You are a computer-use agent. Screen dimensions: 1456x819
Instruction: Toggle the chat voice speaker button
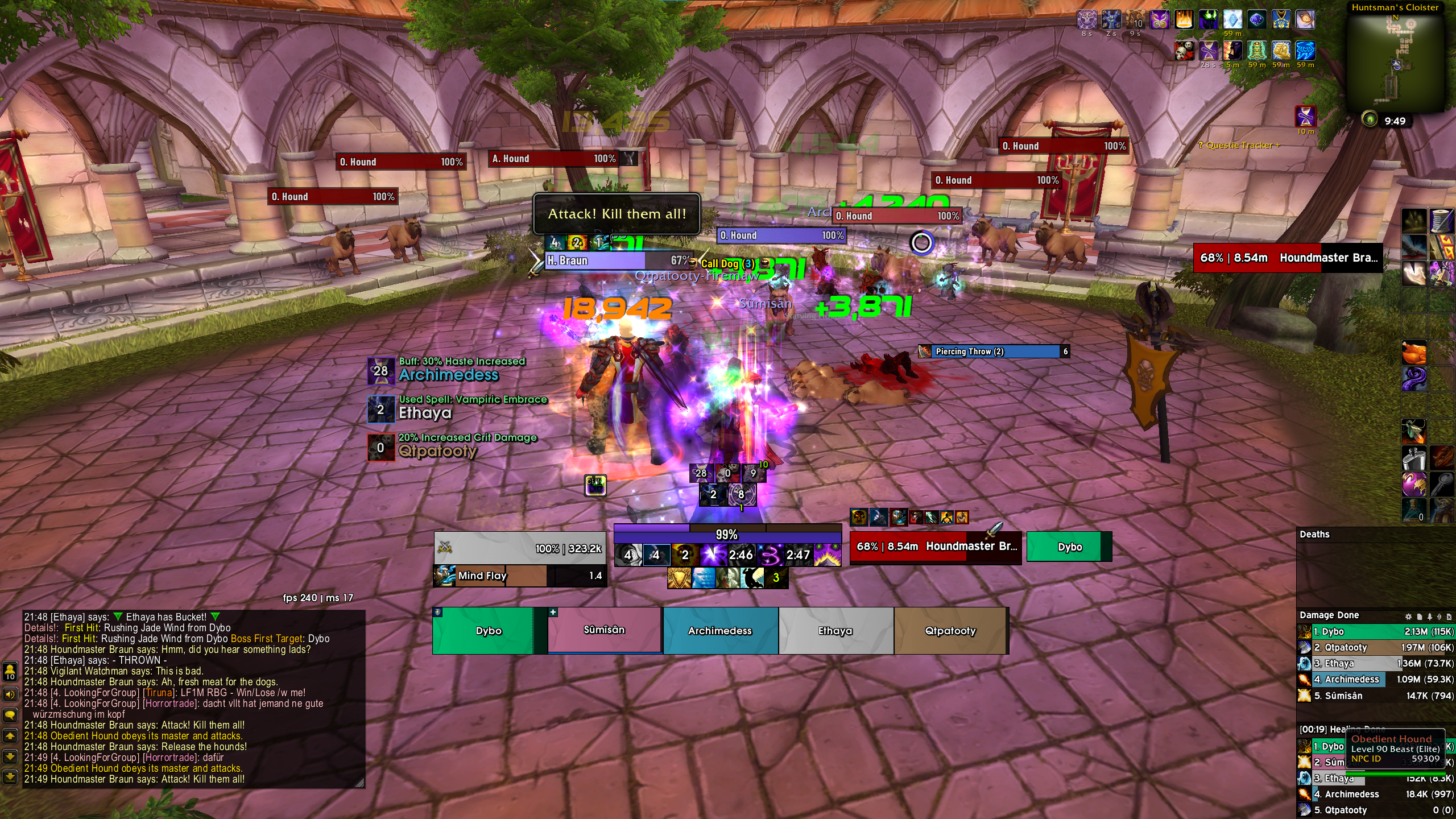tap(10, 694)
